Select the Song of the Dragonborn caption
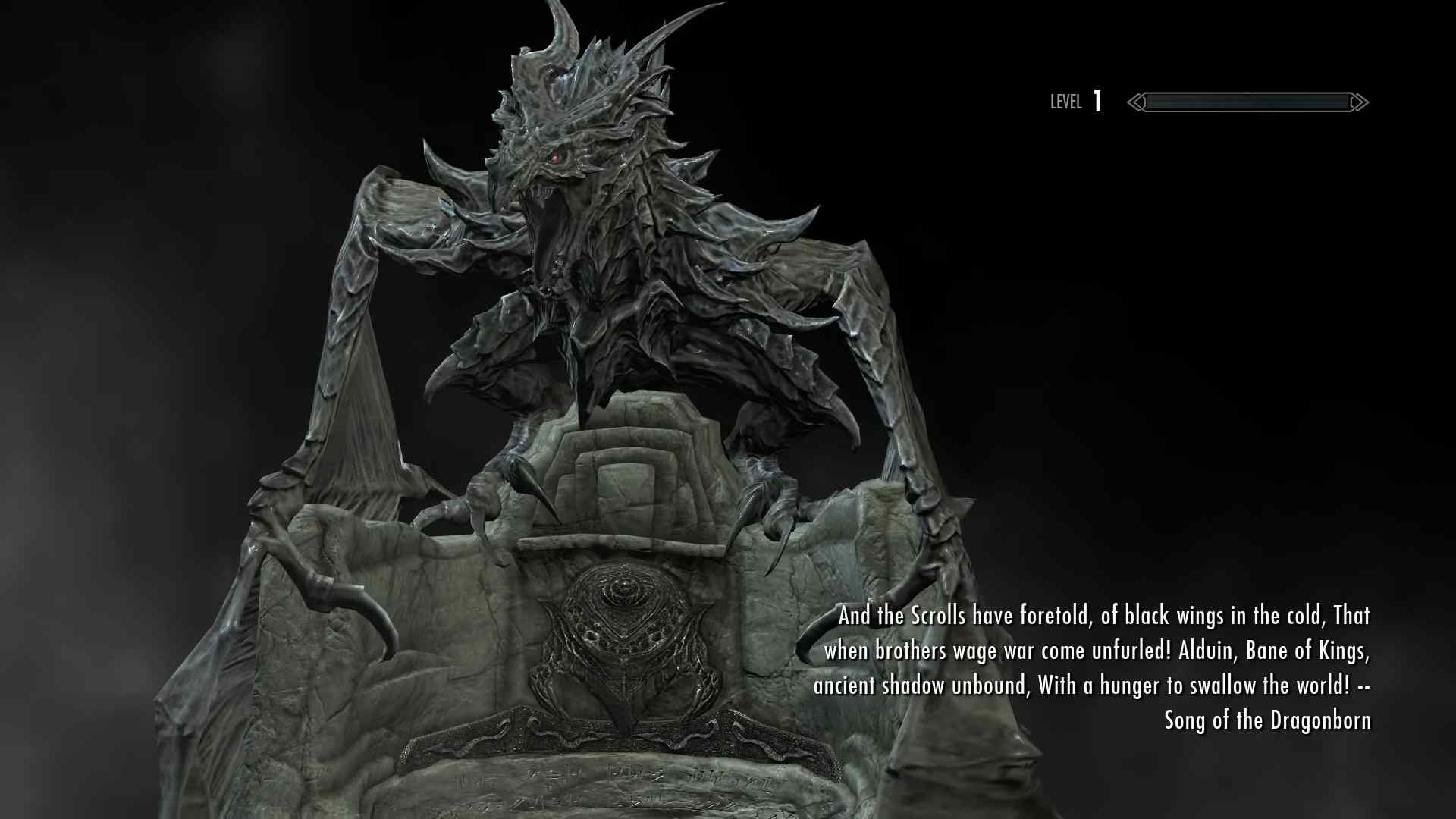Viewport: 1456px width, 819px height. (1266, 720)
